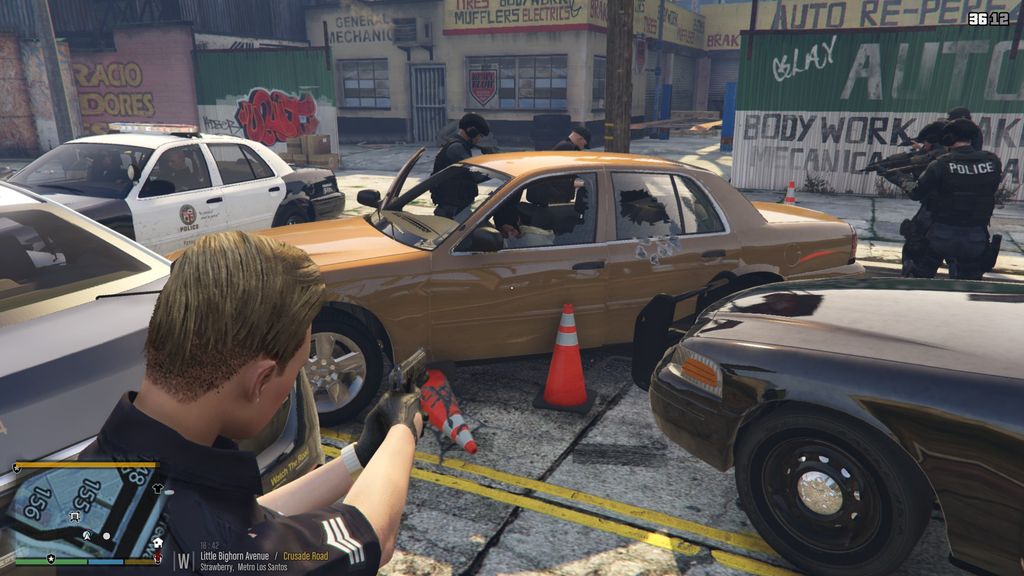Click the safehouse marker on the minimap

[x=157, y=543]
